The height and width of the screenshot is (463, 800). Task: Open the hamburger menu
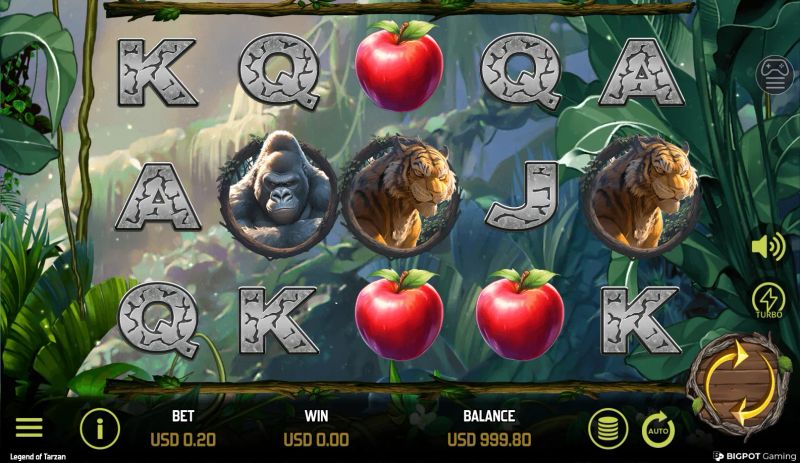click(29, 428)
